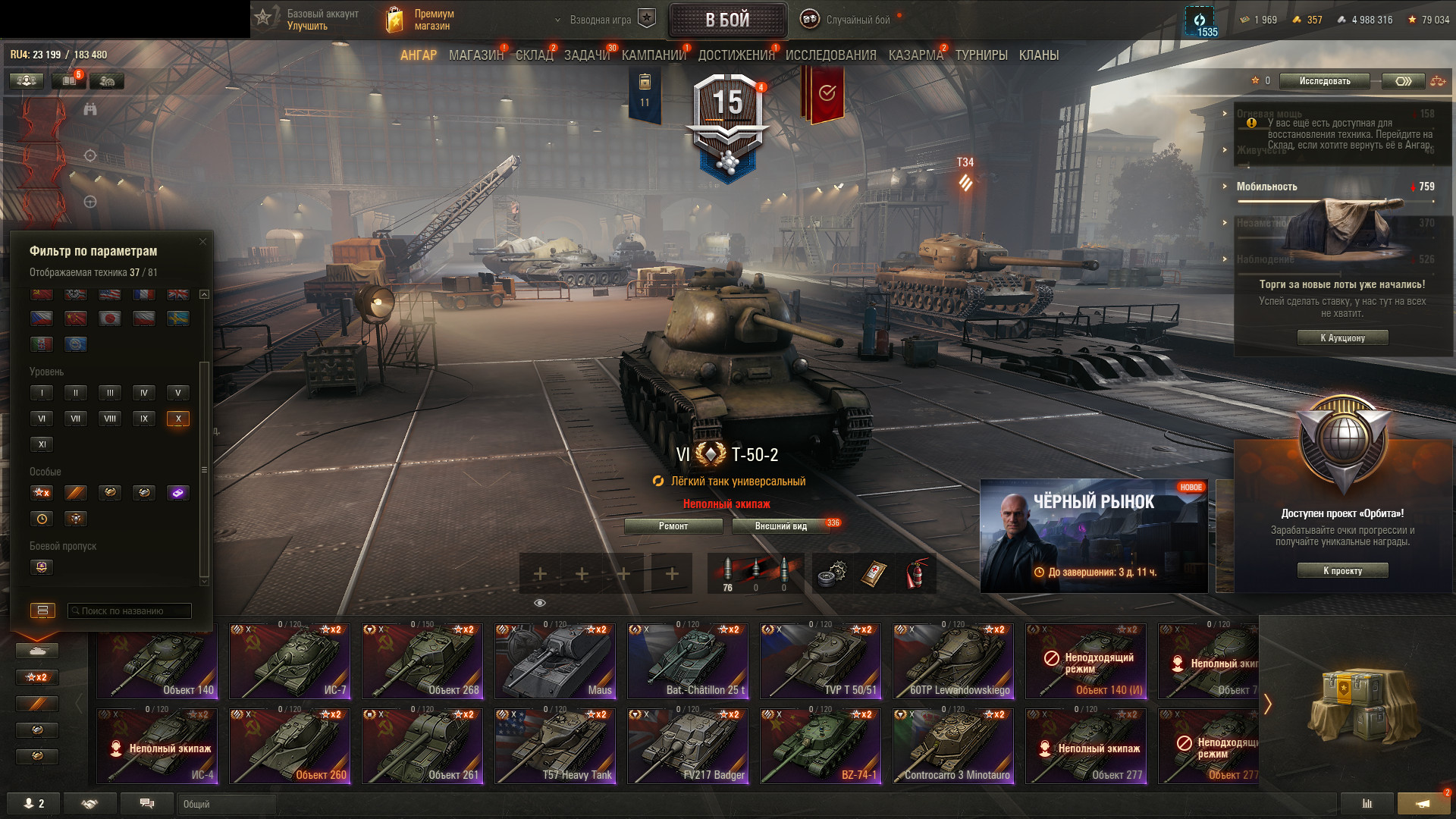Open Внешний вид customization

point(780,526)
